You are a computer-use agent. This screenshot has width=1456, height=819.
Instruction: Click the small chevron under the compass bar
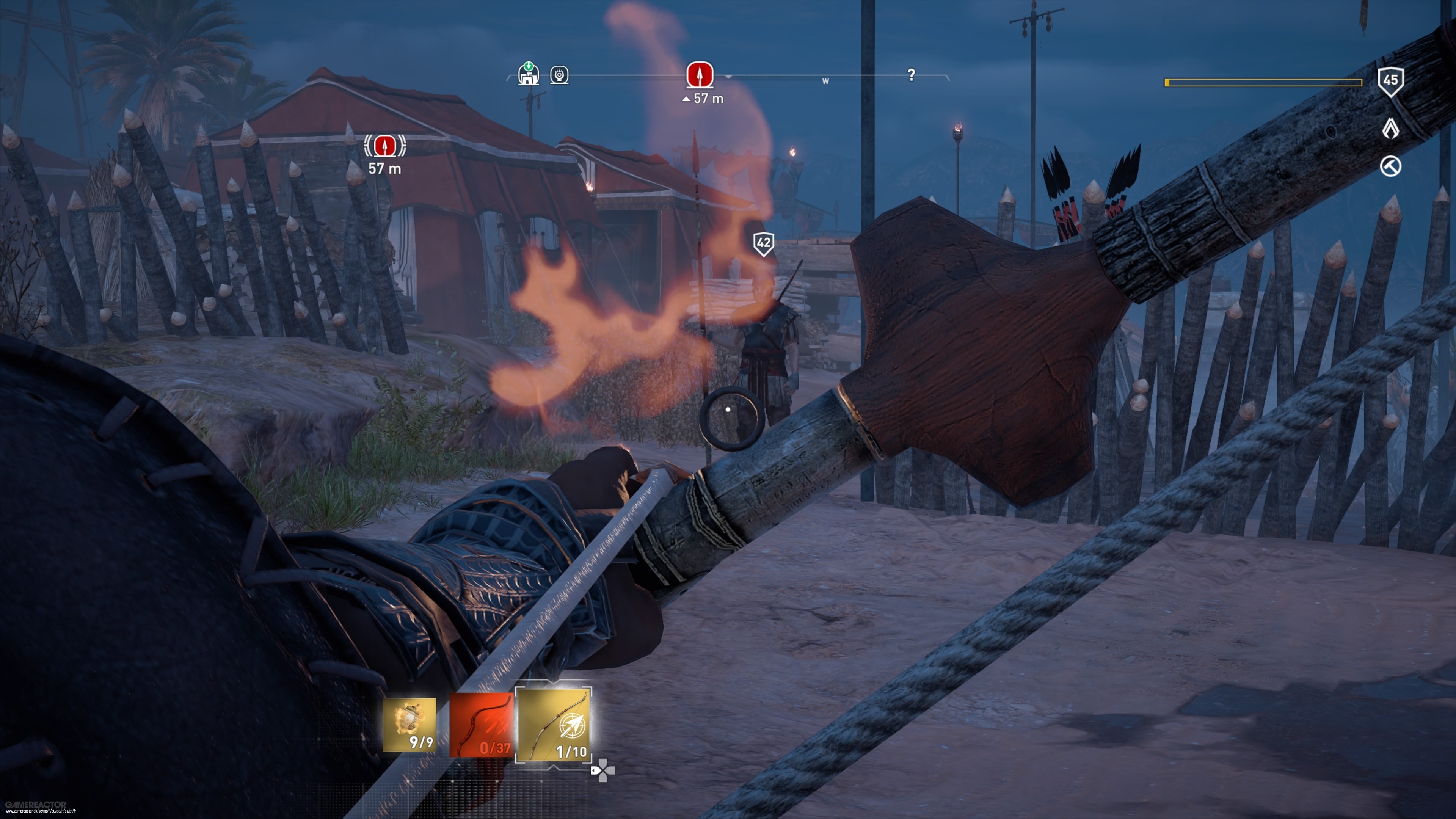pos(728,77)
